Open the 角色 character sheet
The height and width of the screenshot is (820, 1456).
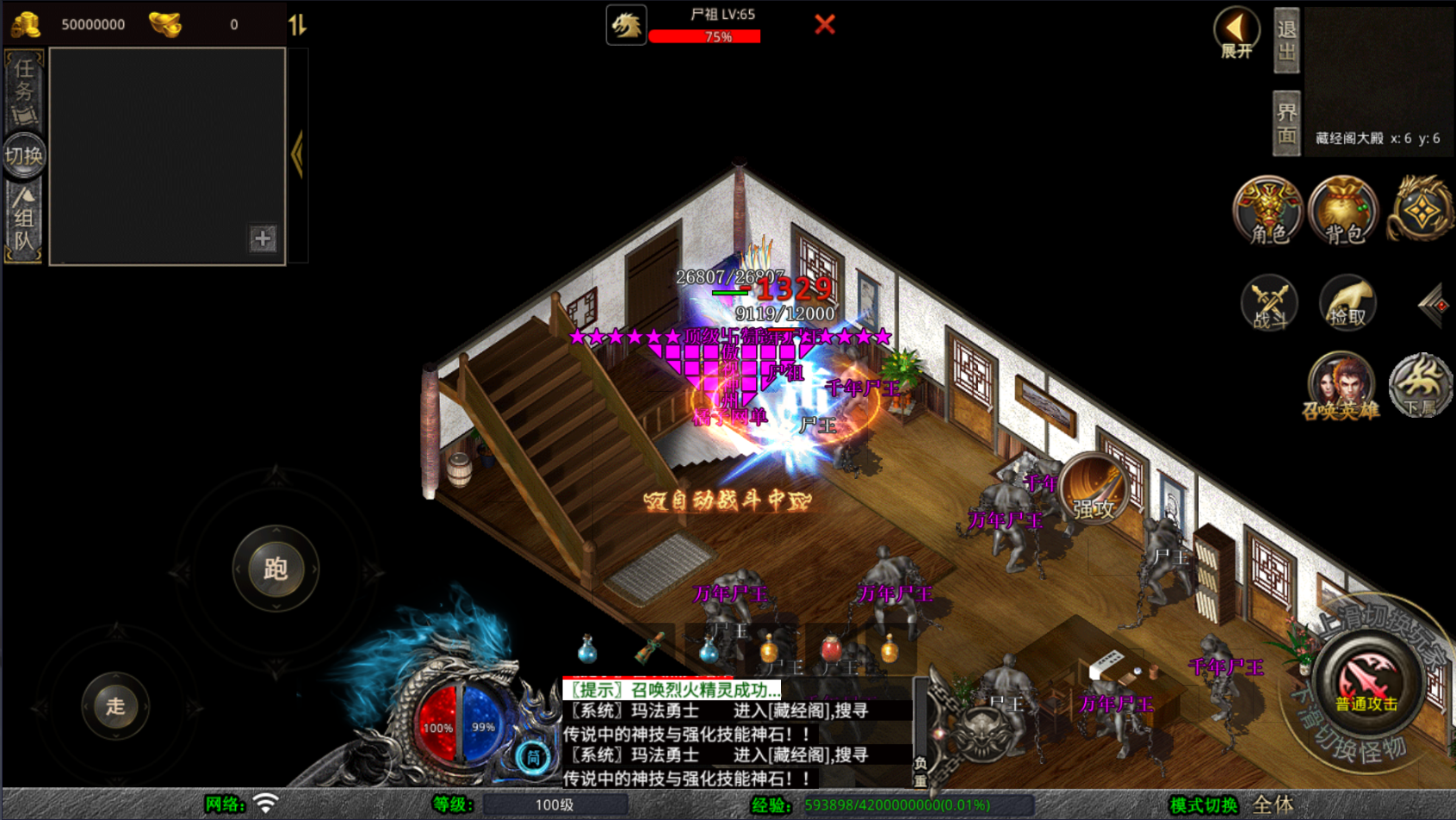tap(1267, 211)
